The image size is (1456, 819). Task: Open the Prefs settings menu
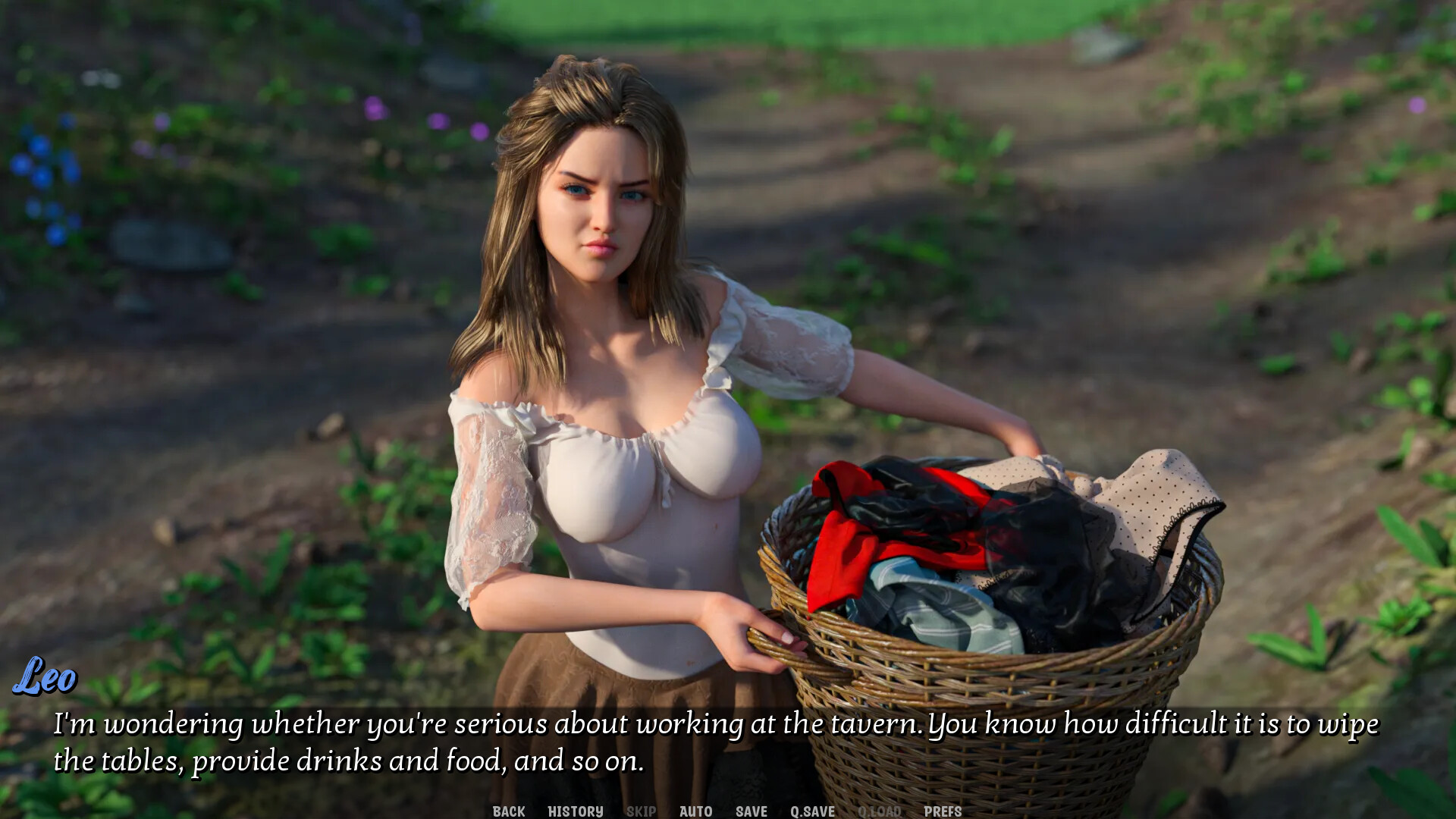(943, 811)
